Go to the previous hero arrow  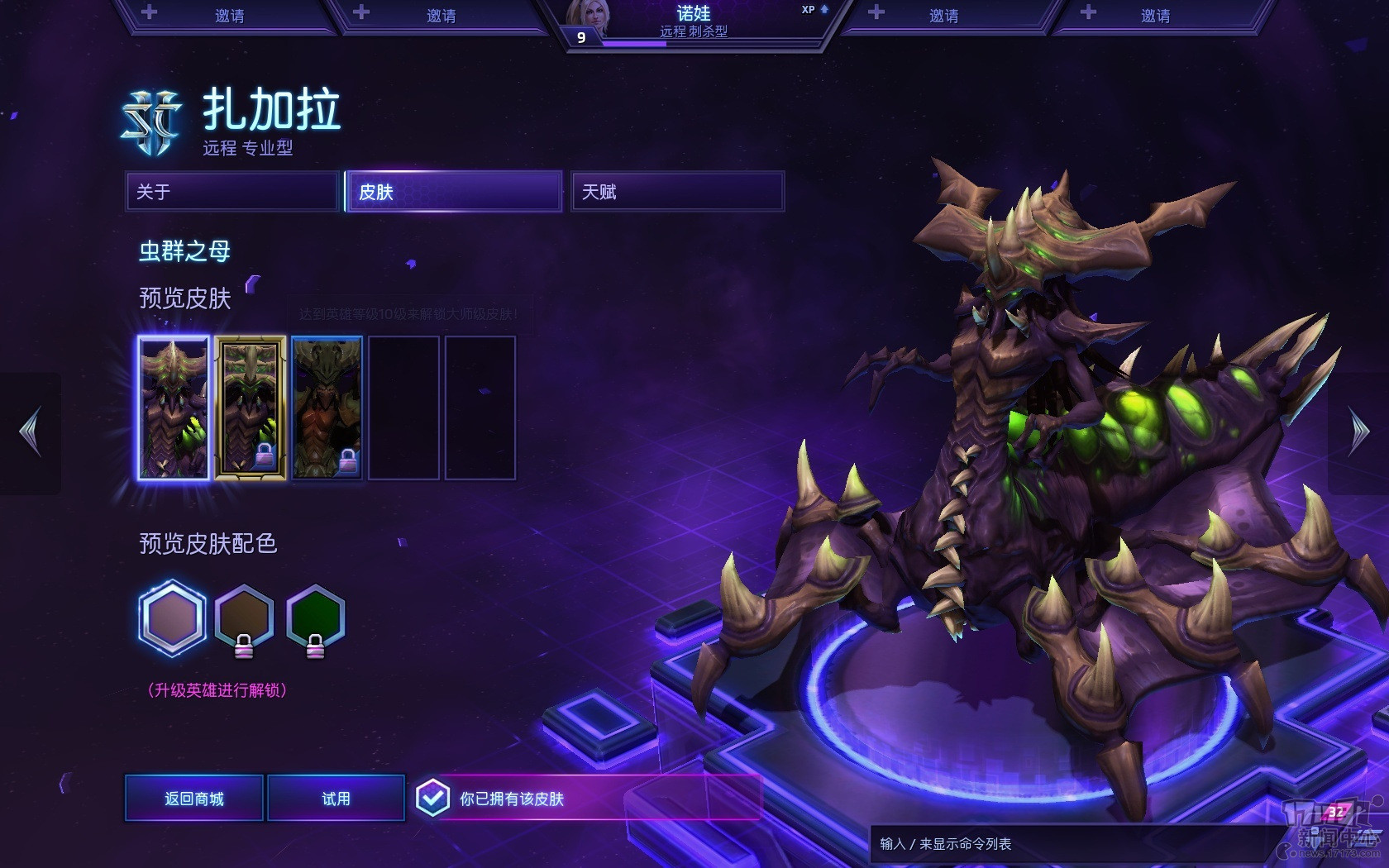pos(31,432)
